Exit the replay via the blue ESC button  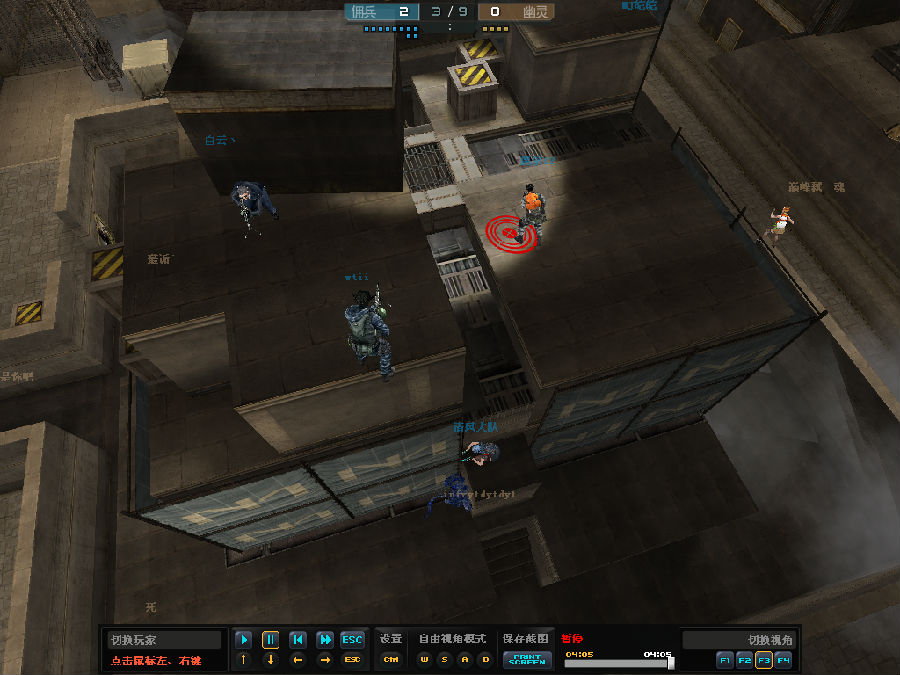(x=352, y=640)
